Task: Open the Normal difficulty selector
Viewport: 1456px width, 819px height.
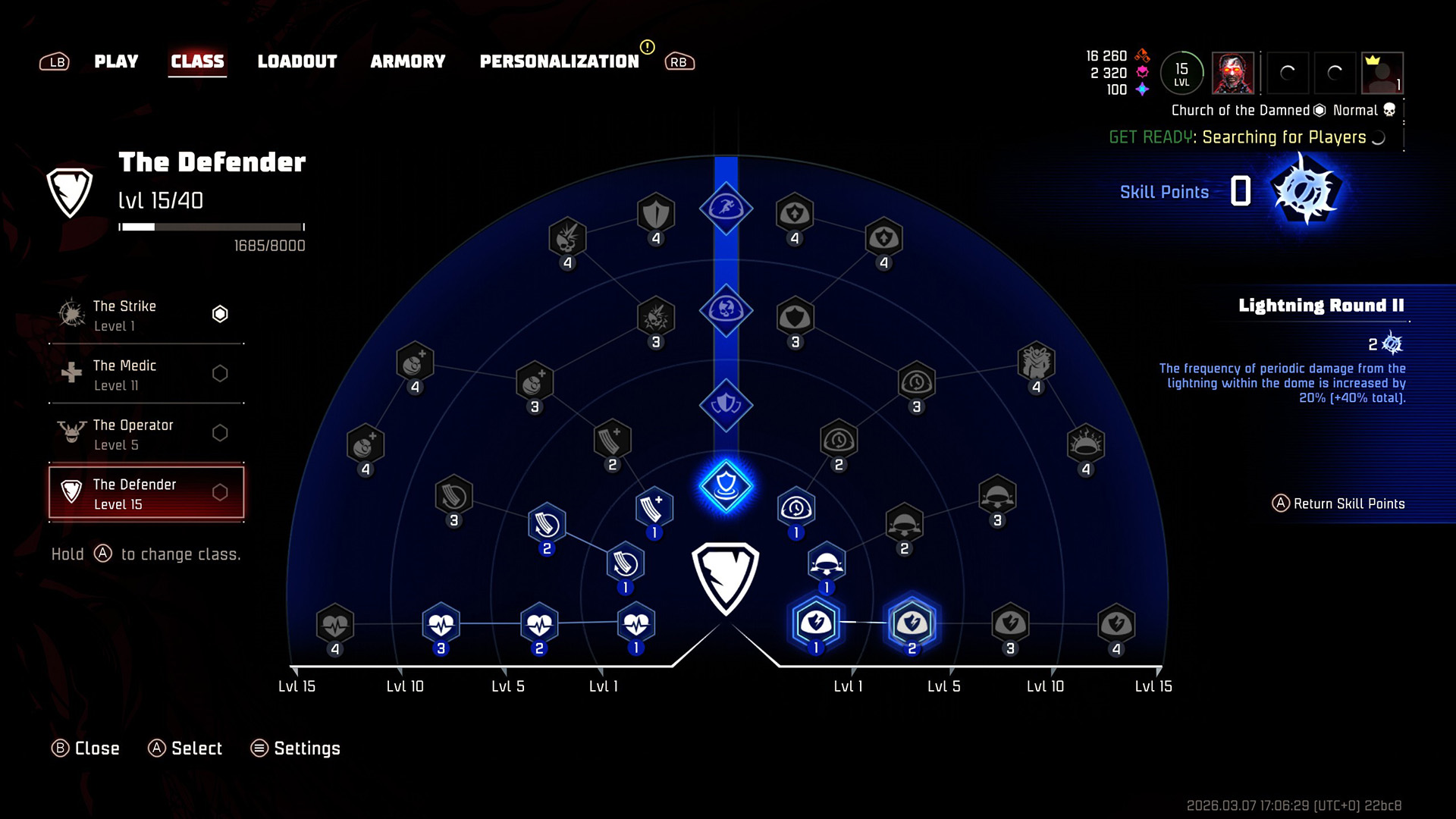Action: tap(1357, 110)
